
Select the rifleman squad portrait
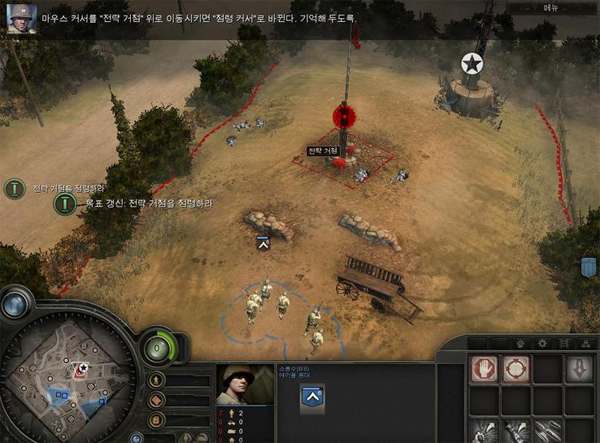239,385
